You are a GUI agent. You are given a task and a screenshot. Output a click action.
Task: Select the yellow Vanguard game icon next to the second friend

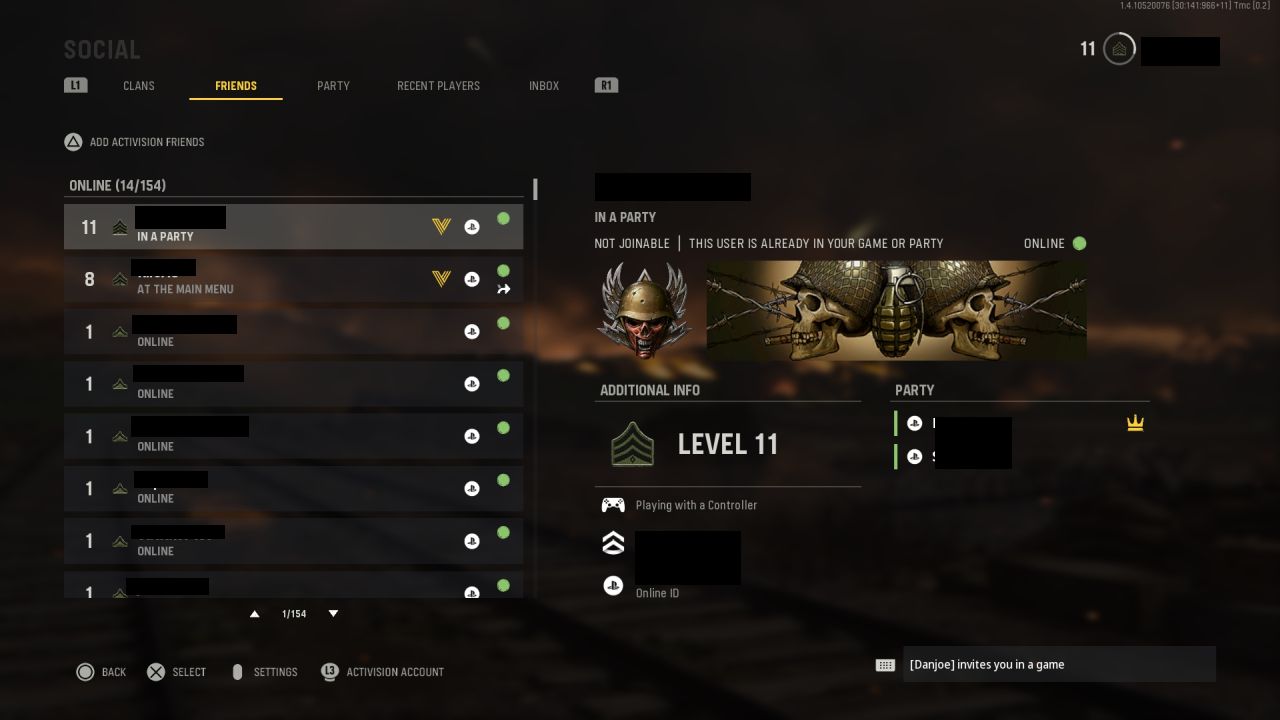click(x=441, y=279)
